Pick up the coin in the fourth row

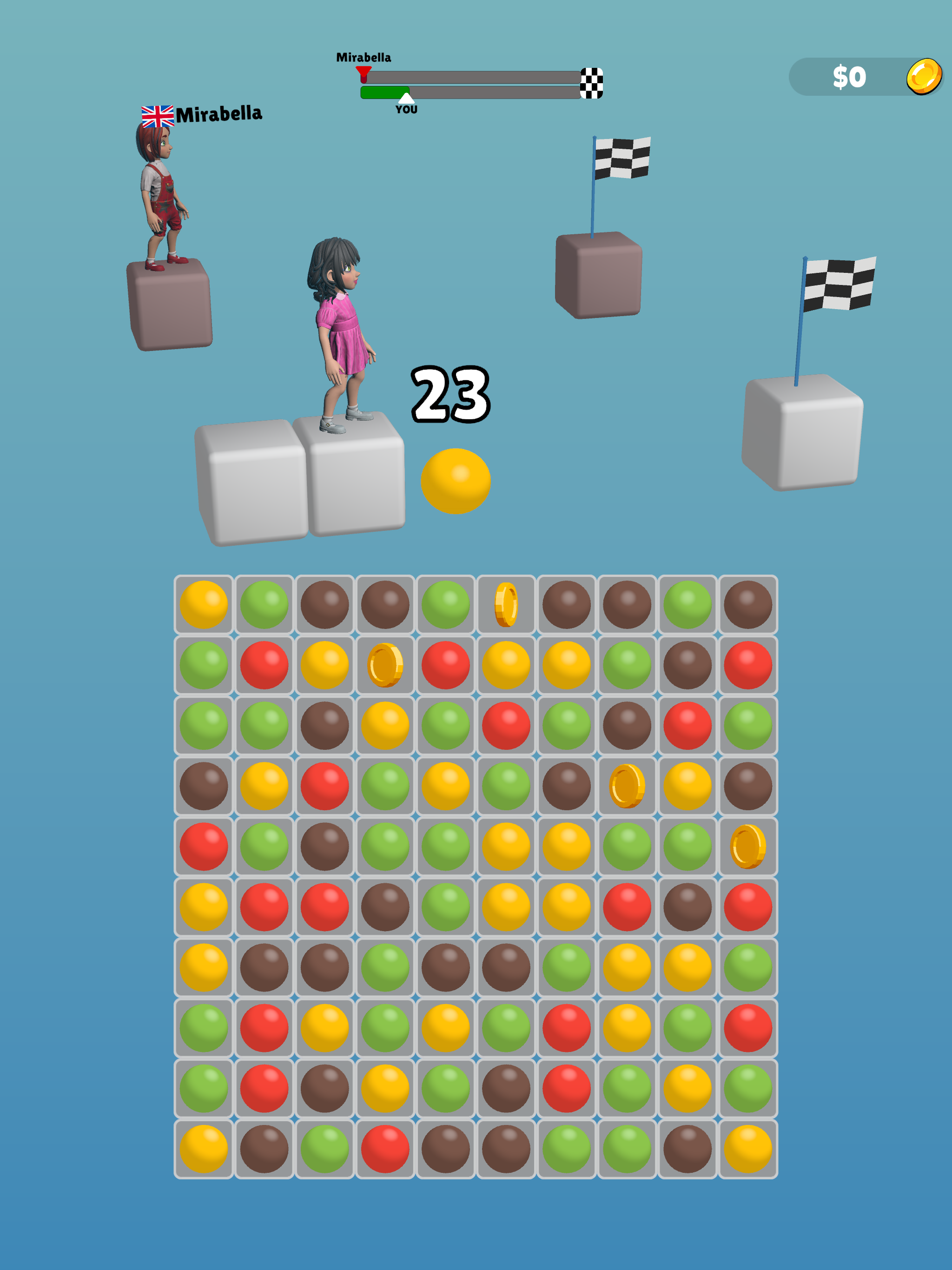[x=627, y=786]
